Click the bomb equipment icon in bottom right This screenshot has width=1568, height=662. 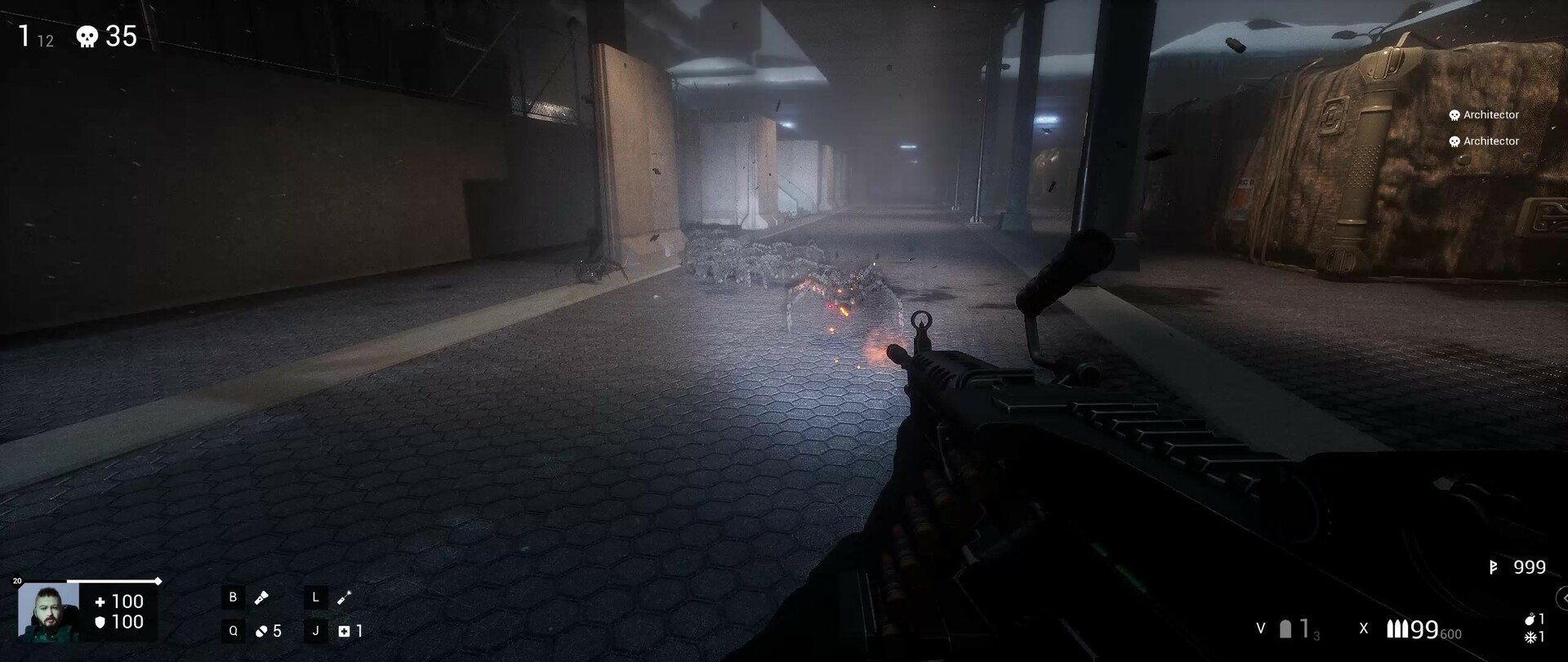point(1530,619)
